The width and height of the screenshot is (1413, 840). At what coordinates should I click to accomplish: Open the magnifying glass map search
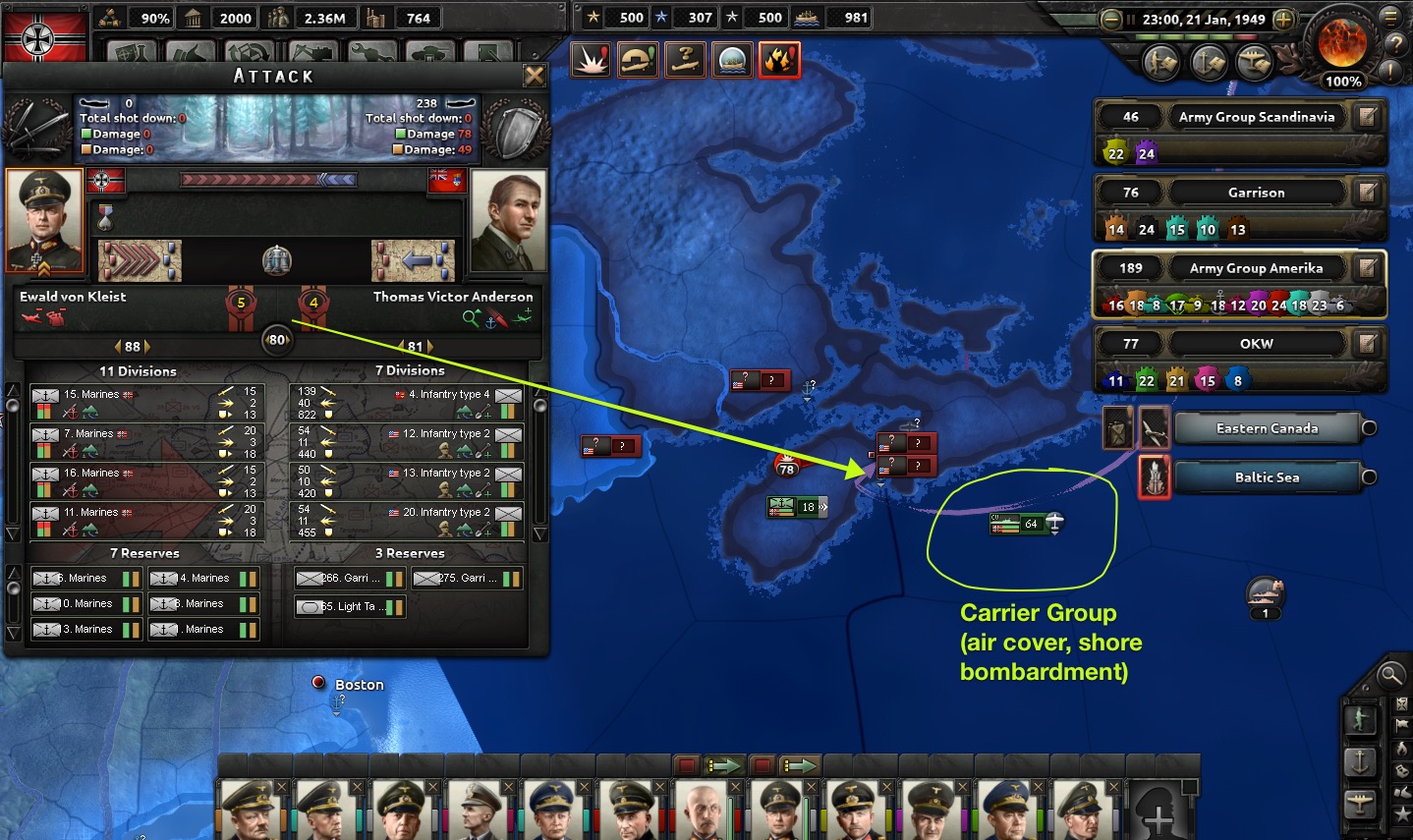coord(1390,674)
